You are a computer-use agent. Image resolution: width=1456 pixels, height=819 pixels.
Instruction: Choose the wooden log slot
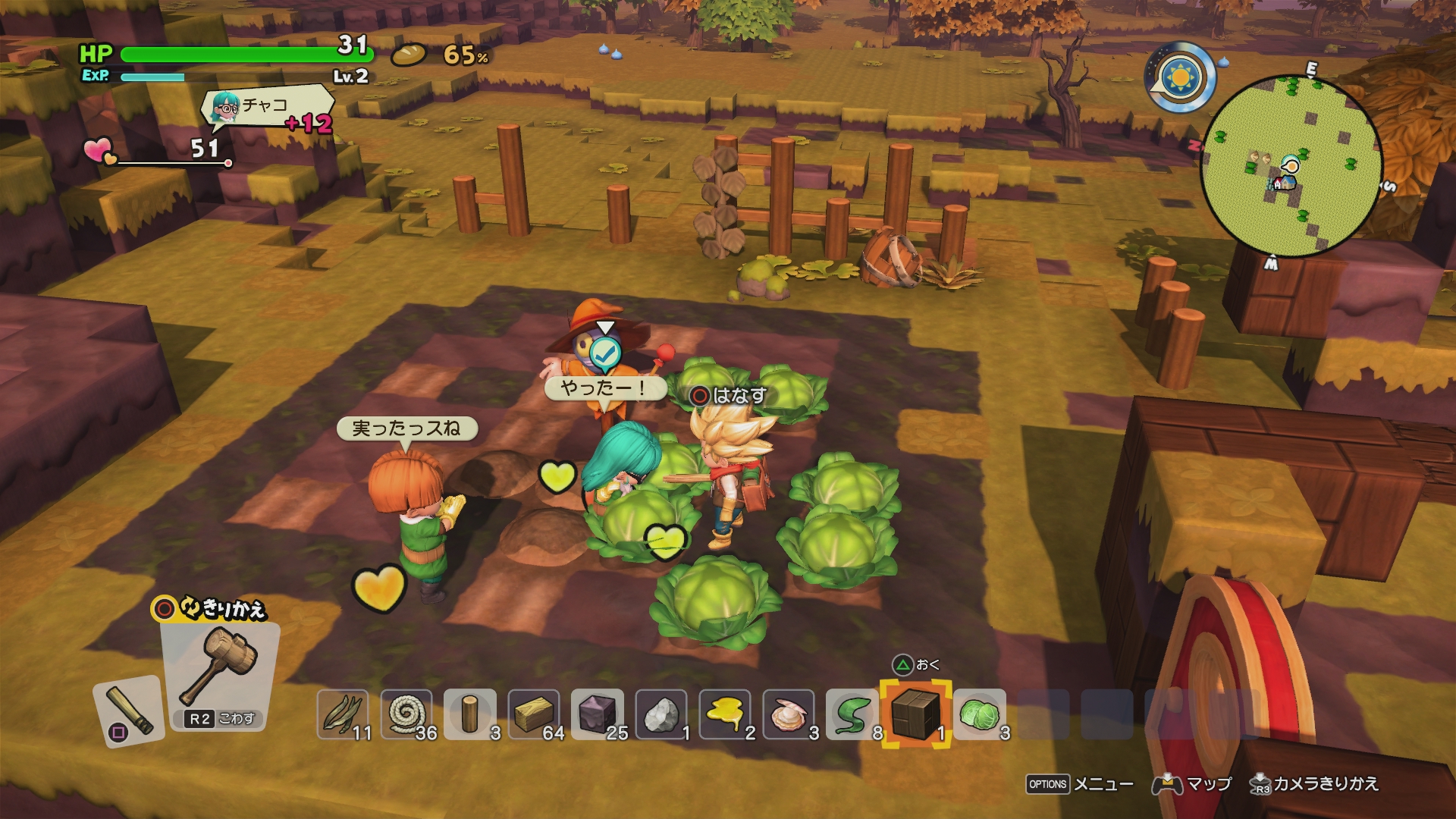(470, 714)
